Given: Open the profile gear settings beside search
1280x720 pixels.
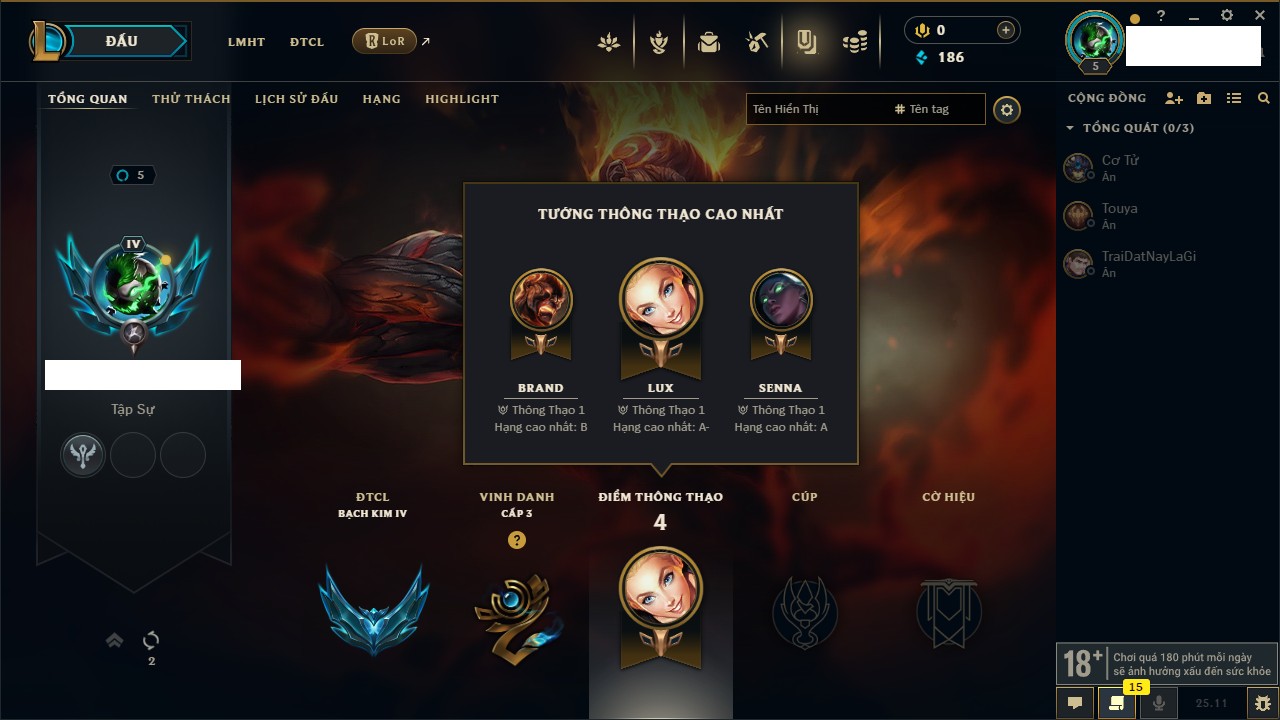Looking at the screenshot, I should point(1007,109).
